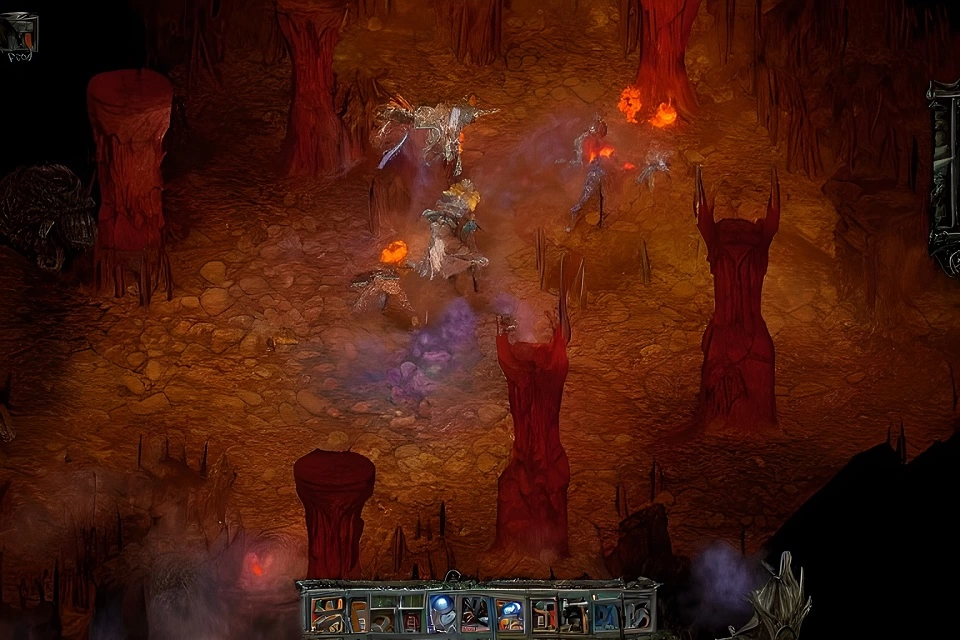Select the rightmost skill slot on the hotbar
Image resolution: width=960 pixels, height=640 pixels.
637,613
